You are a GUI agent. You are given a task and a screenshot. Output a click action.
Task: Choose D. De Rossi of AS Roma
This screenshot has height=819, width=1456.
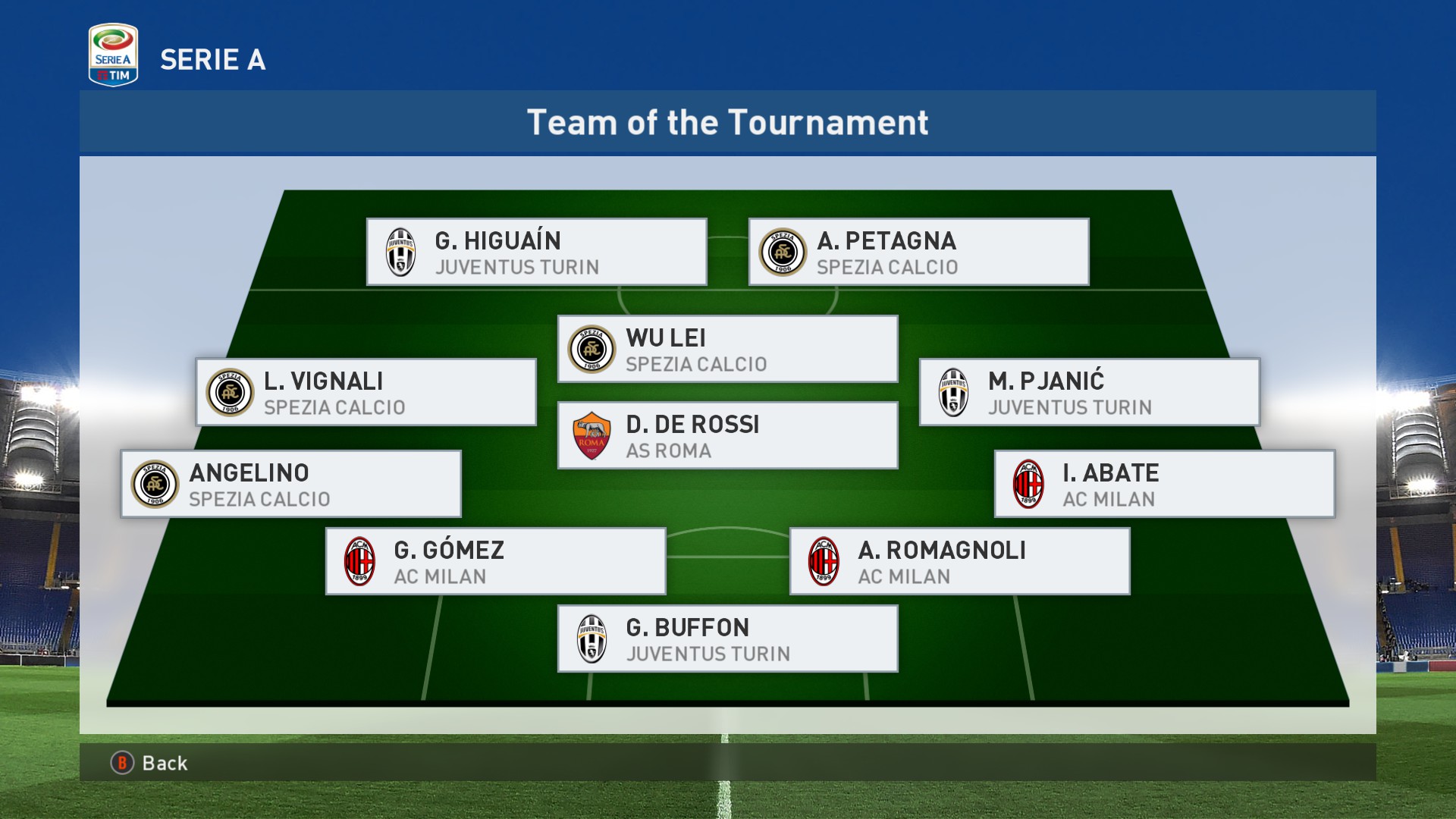click(727, 436)
